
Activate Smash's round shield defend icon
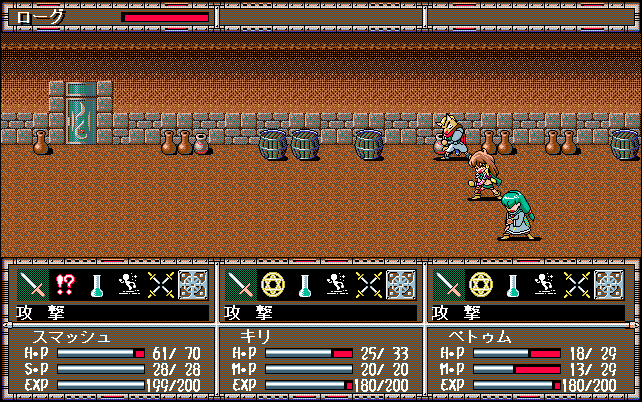point(192,285)
